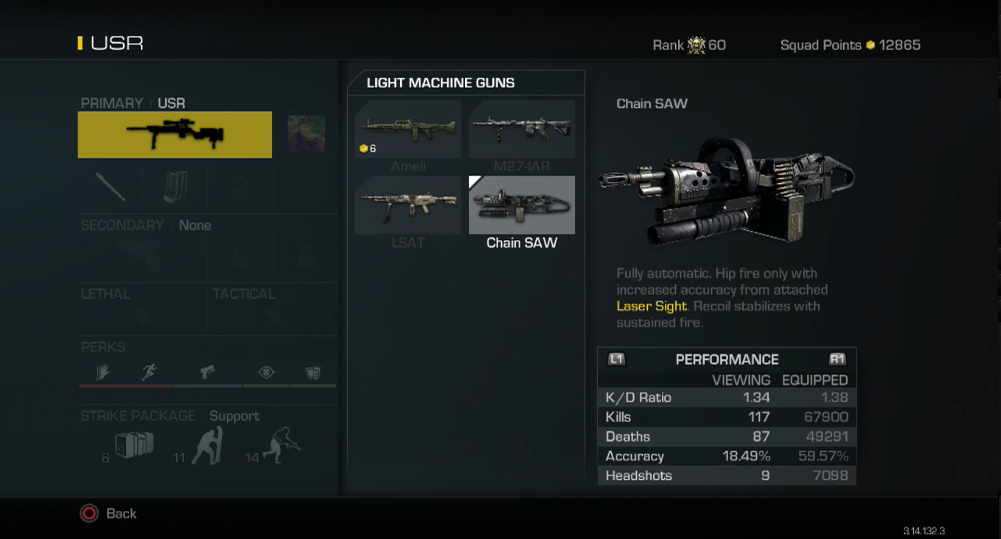The image size is (1001, 539).
Task: Open the camouflage pattern slot
Action: [x=306, y=135]
